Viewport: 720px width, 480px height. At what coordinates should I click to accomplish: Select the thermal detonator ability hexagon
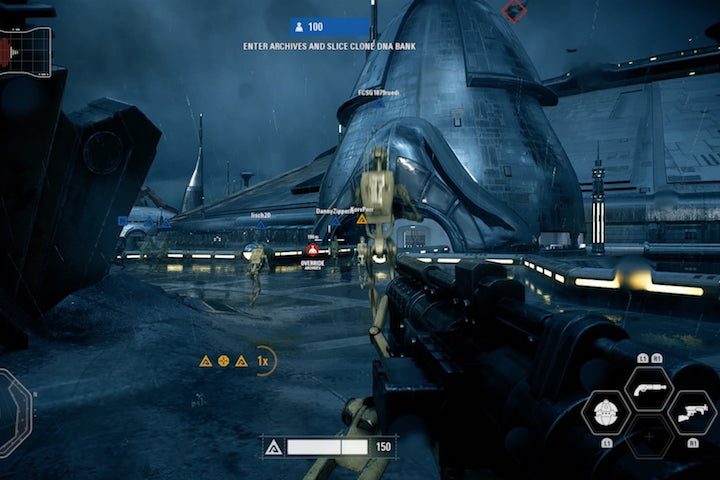(x=606, y=412)
